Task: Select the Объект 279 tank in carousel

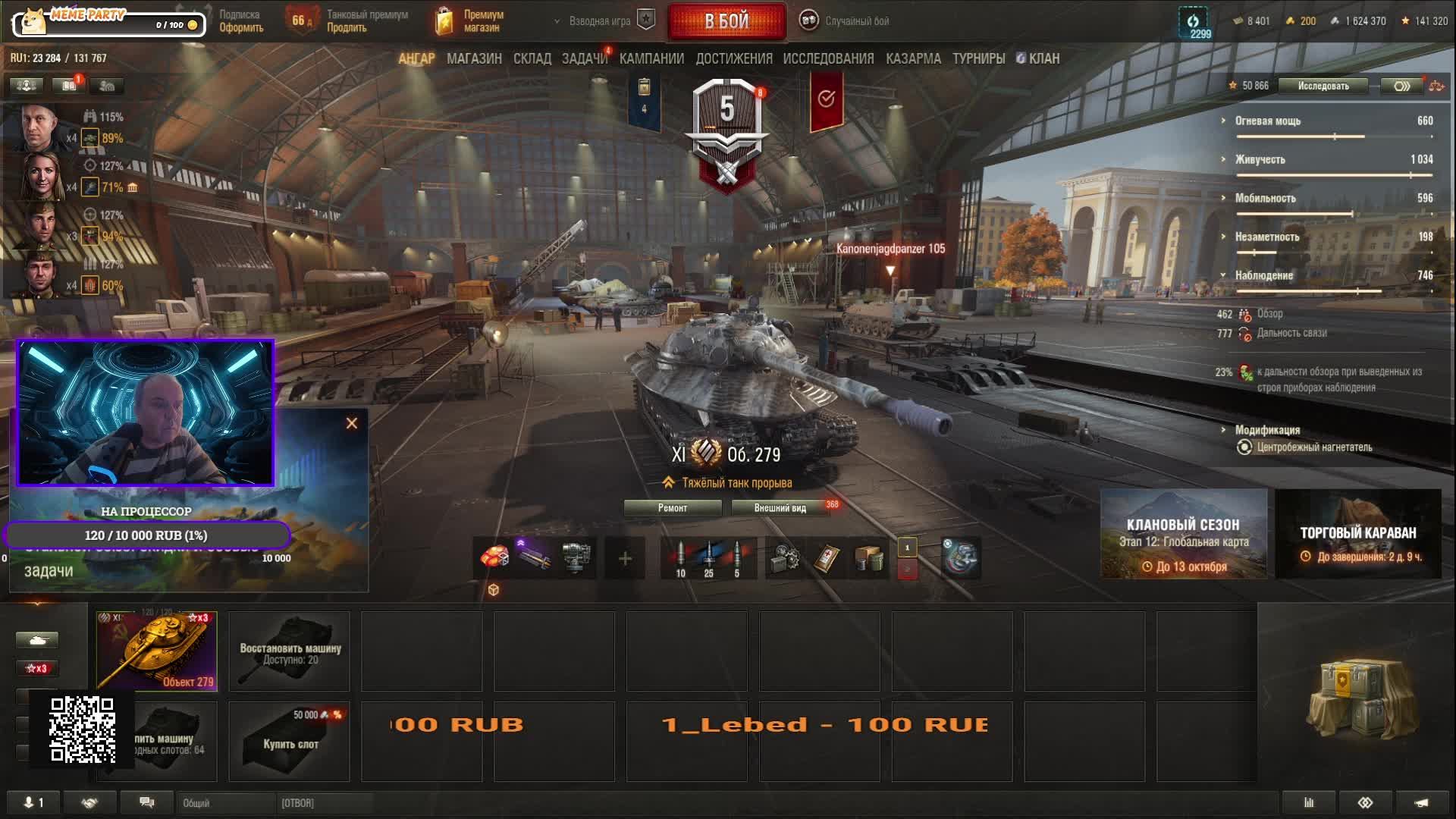Action: [157, 651]
